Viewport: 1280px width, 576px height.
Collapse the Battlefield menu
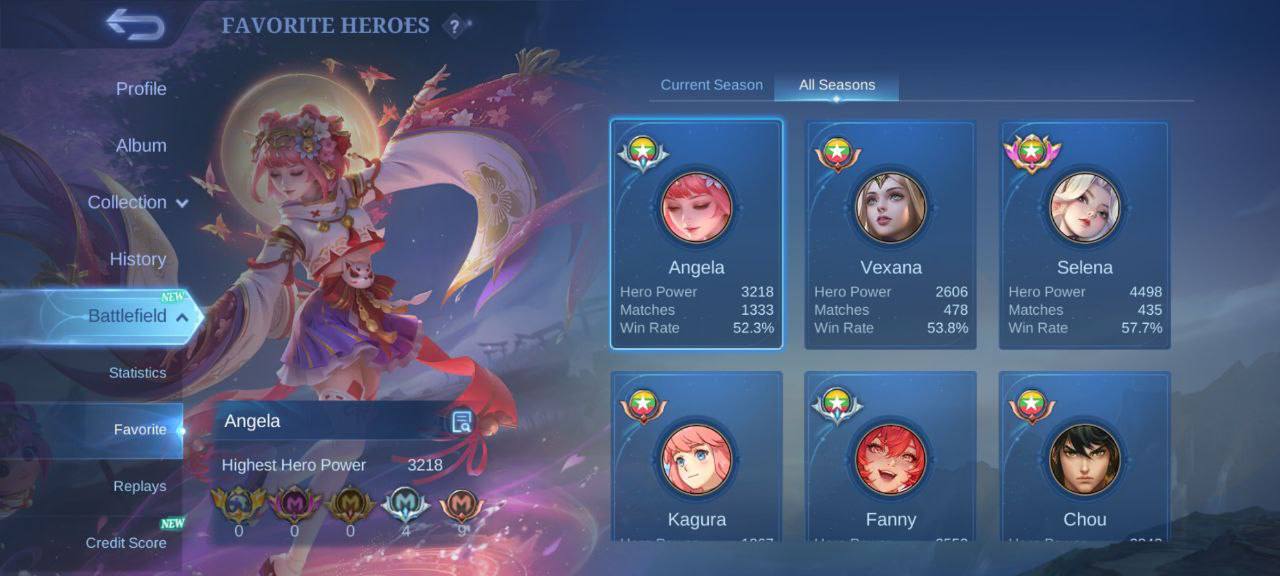138,316
